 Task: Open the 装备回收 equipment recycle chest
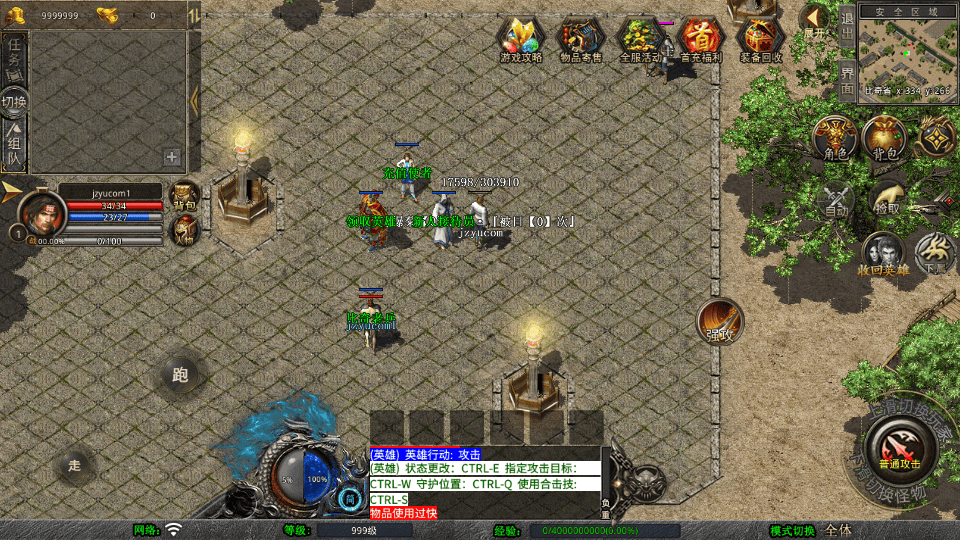pyautogui.click(x=761, y=39)
